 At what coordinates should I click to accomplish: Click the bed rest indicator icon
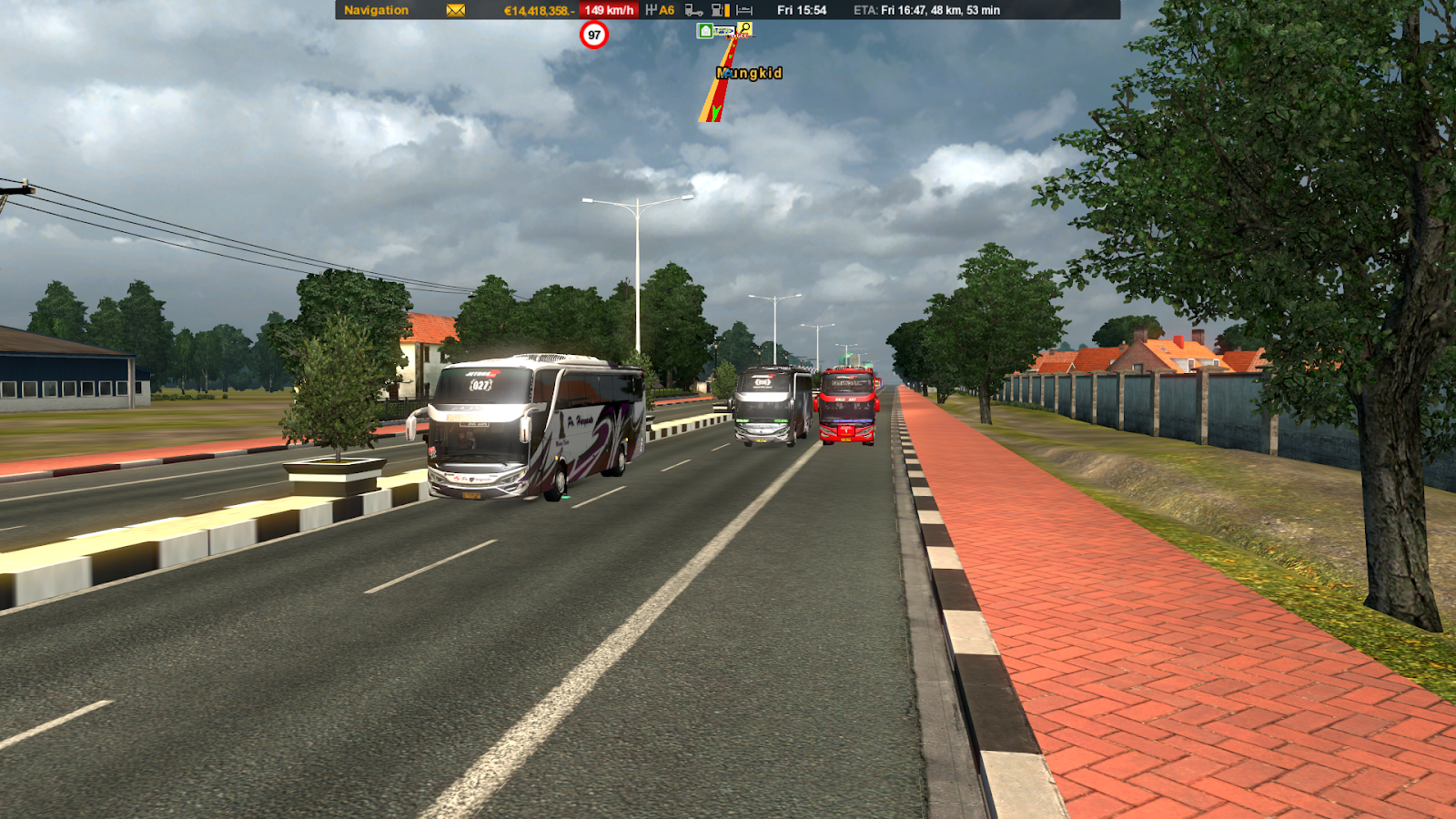click(x=744, y=11)
